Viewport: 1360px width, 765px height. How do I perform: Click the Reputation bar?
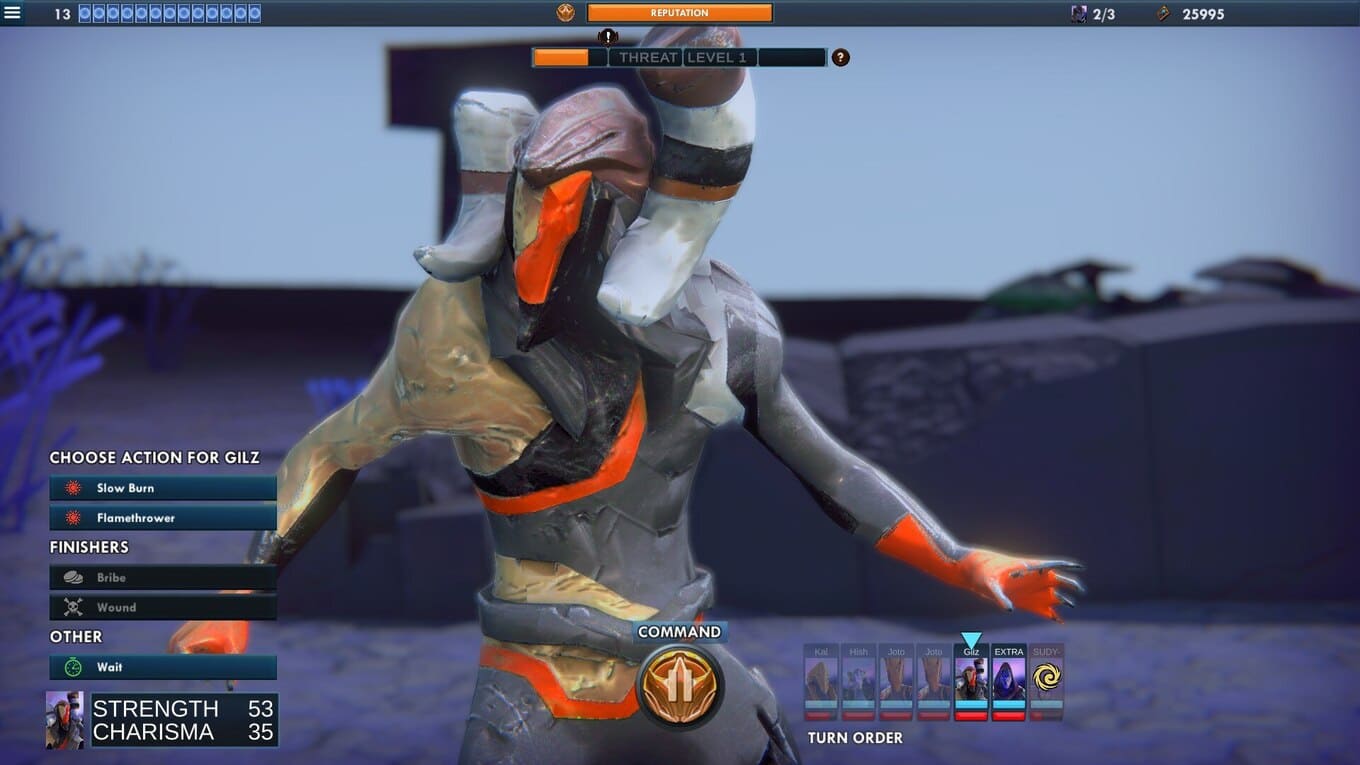coord(679,13)
